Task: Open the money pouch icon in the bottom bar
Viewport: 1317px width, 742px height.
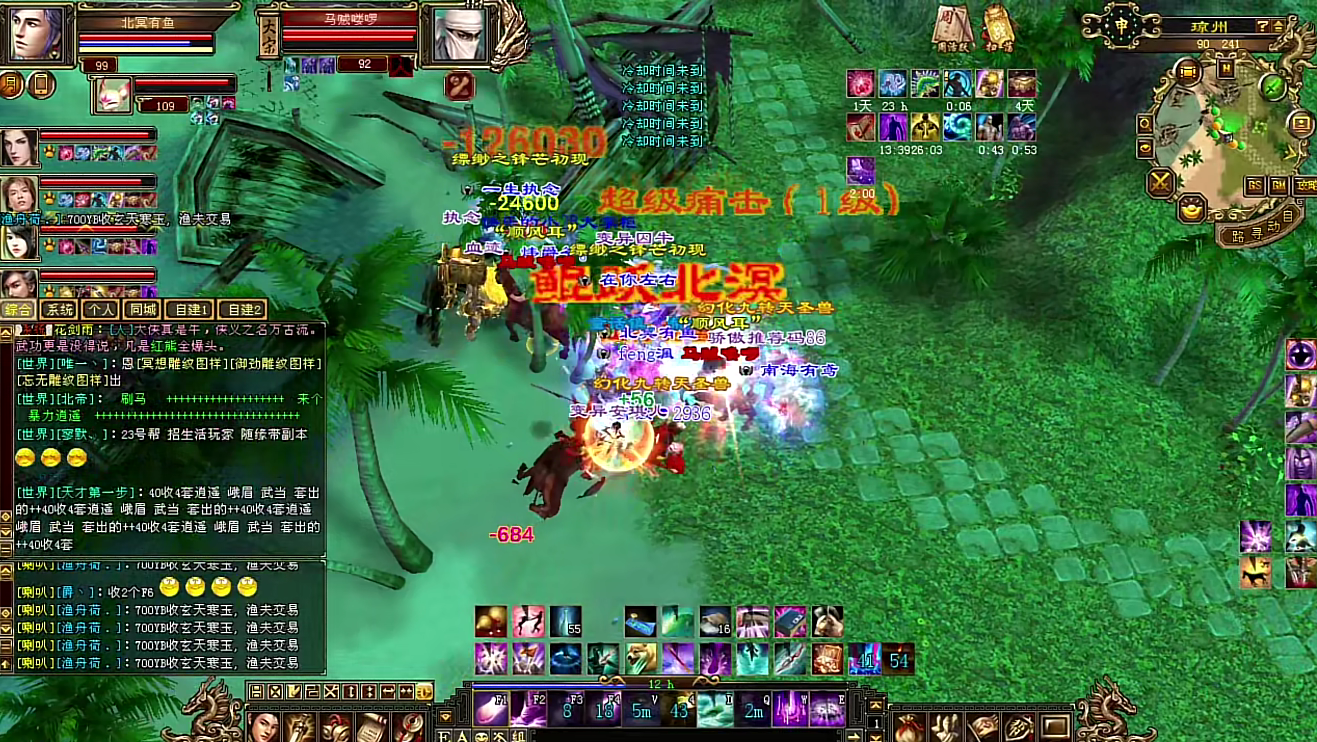Action: point(908,727)
